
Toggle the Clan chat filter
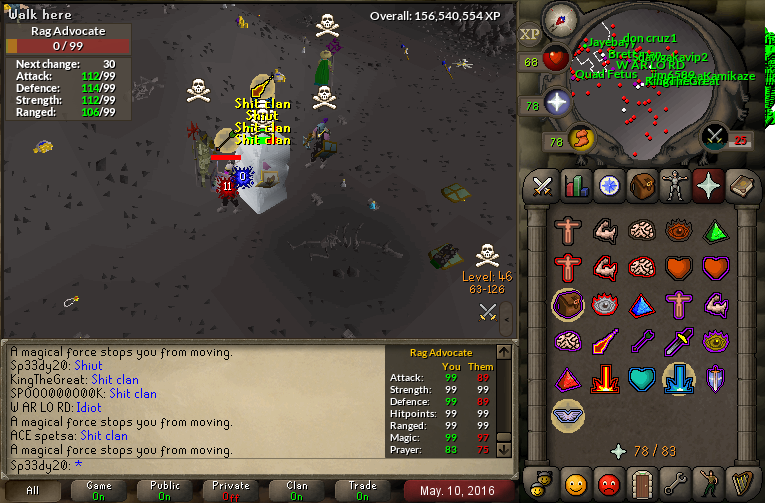pyautogui.click(x=297, y=491)
